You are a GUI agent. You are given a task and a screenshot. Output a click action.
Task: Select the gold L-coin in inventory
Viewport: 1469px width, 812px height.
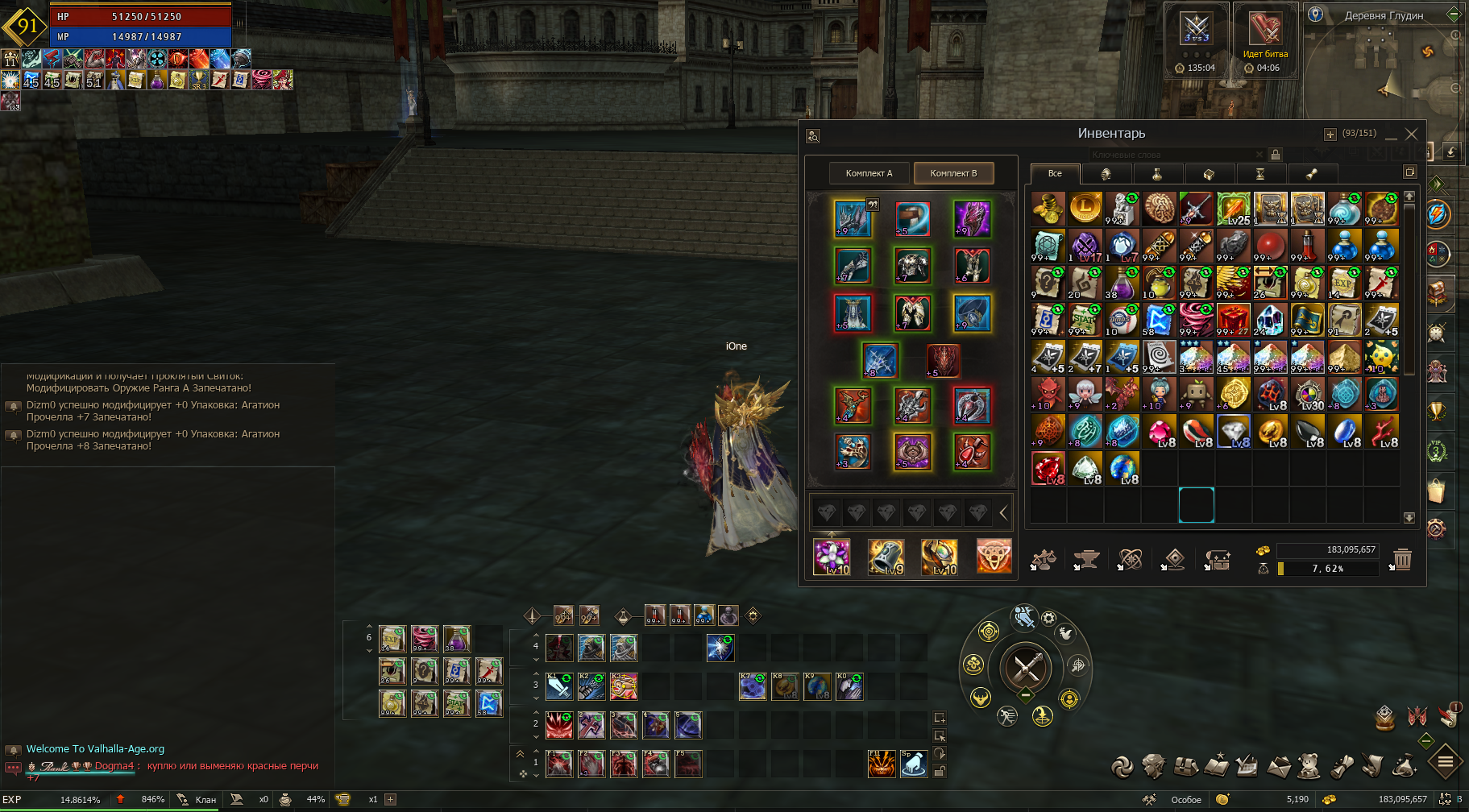coord(1085,208)
